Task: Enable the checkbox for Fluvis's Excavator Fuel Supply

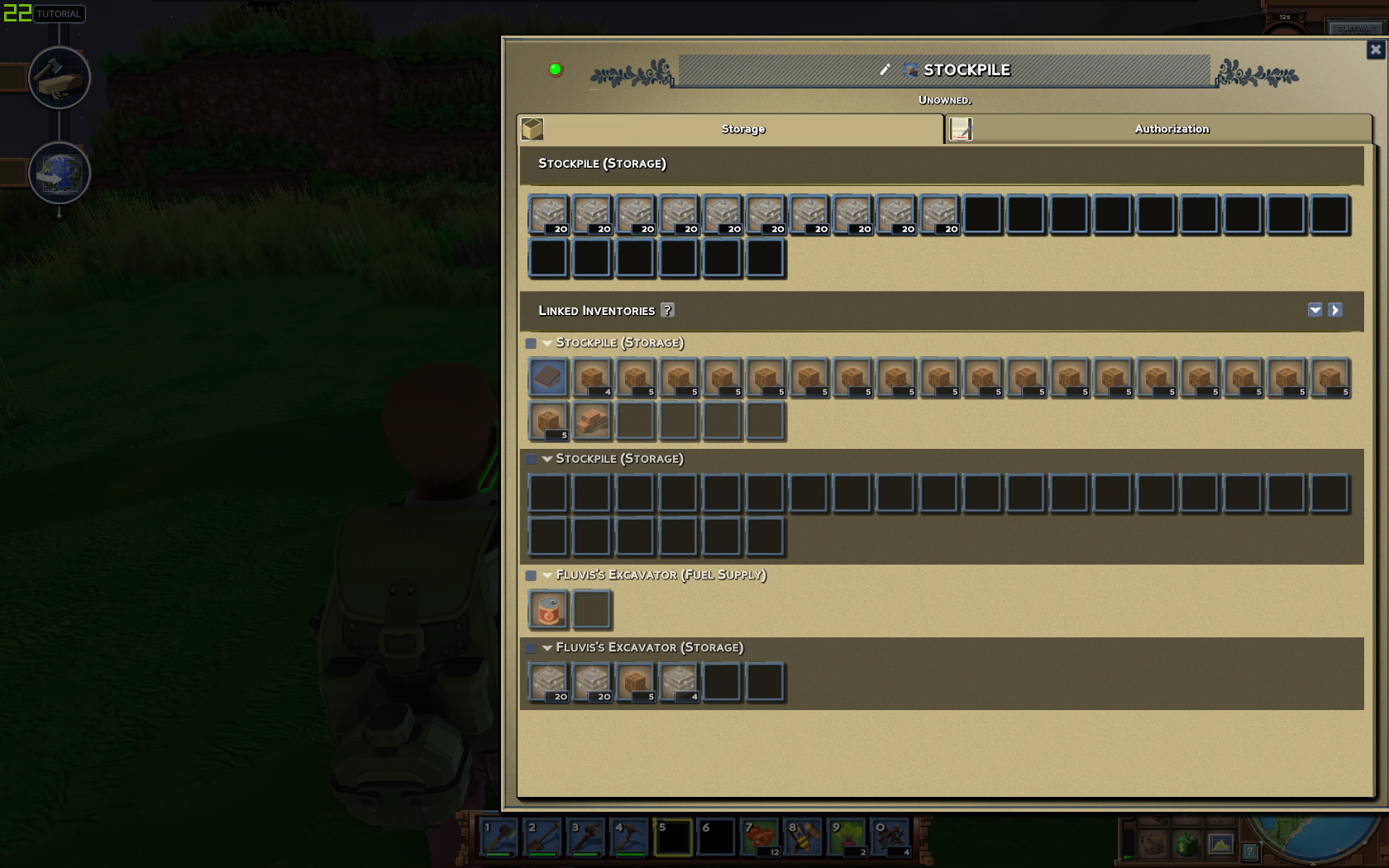Action: pyautogui.click(x=530, y=575)
